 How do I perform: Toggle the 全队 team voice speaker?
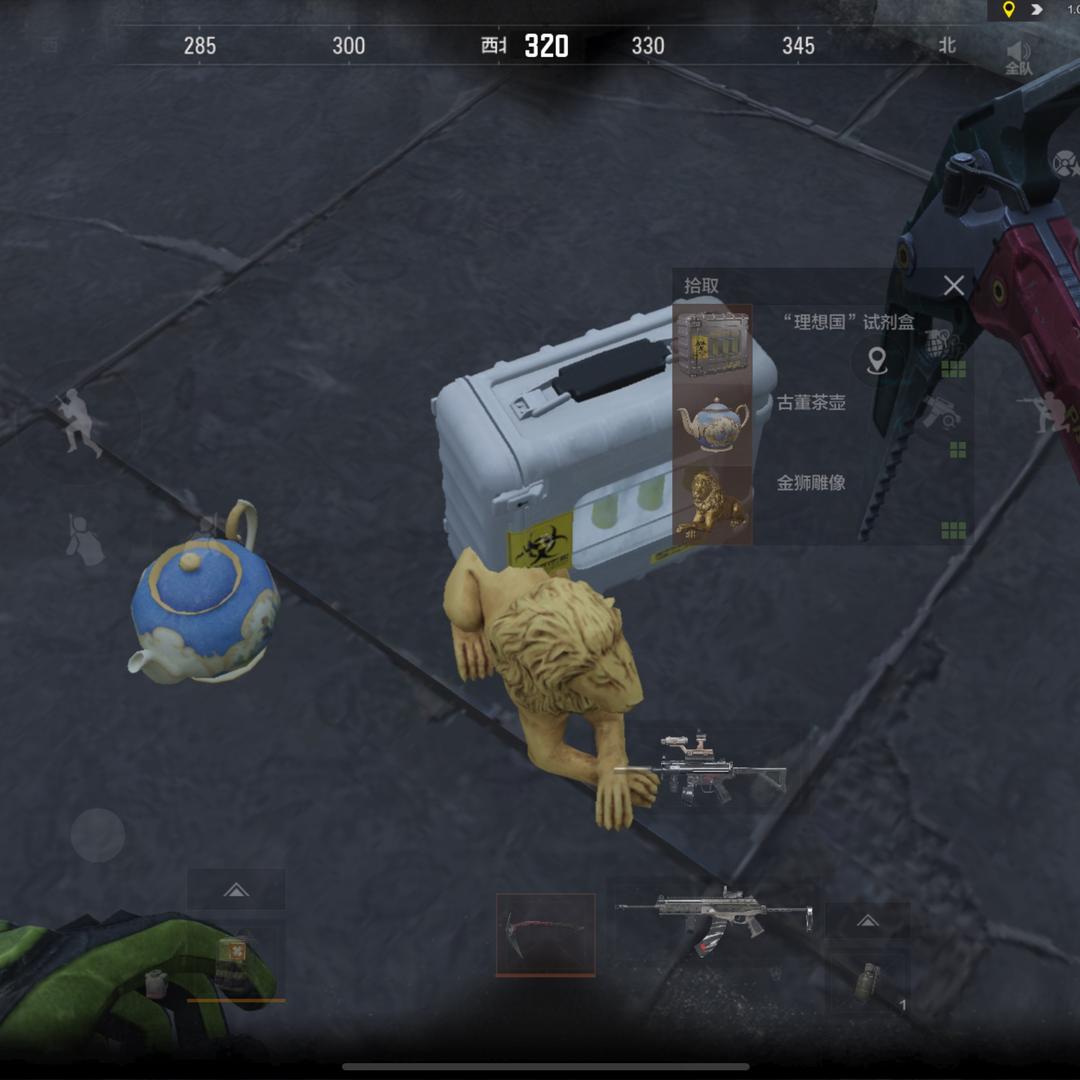[x=1019, y=57]
